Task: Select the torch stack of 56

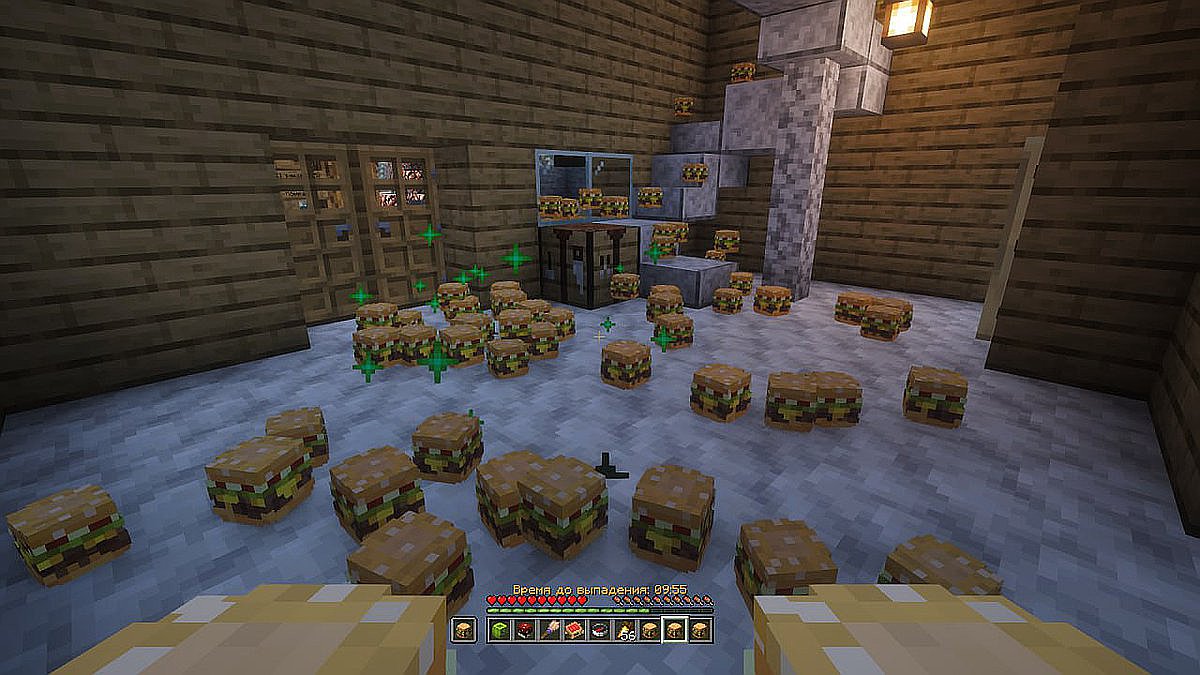Action: (x=624, y=630)
